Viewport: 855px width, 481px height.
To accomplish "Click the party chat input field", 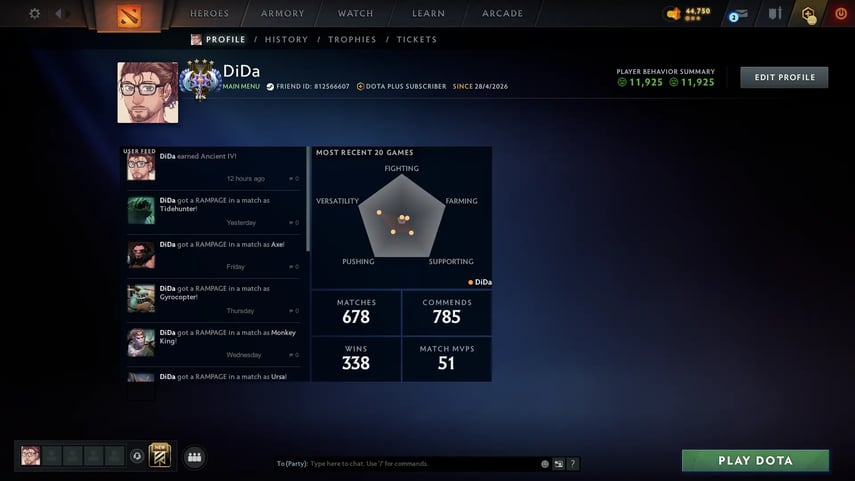I will pyautogui.click(x=420, y=464).
